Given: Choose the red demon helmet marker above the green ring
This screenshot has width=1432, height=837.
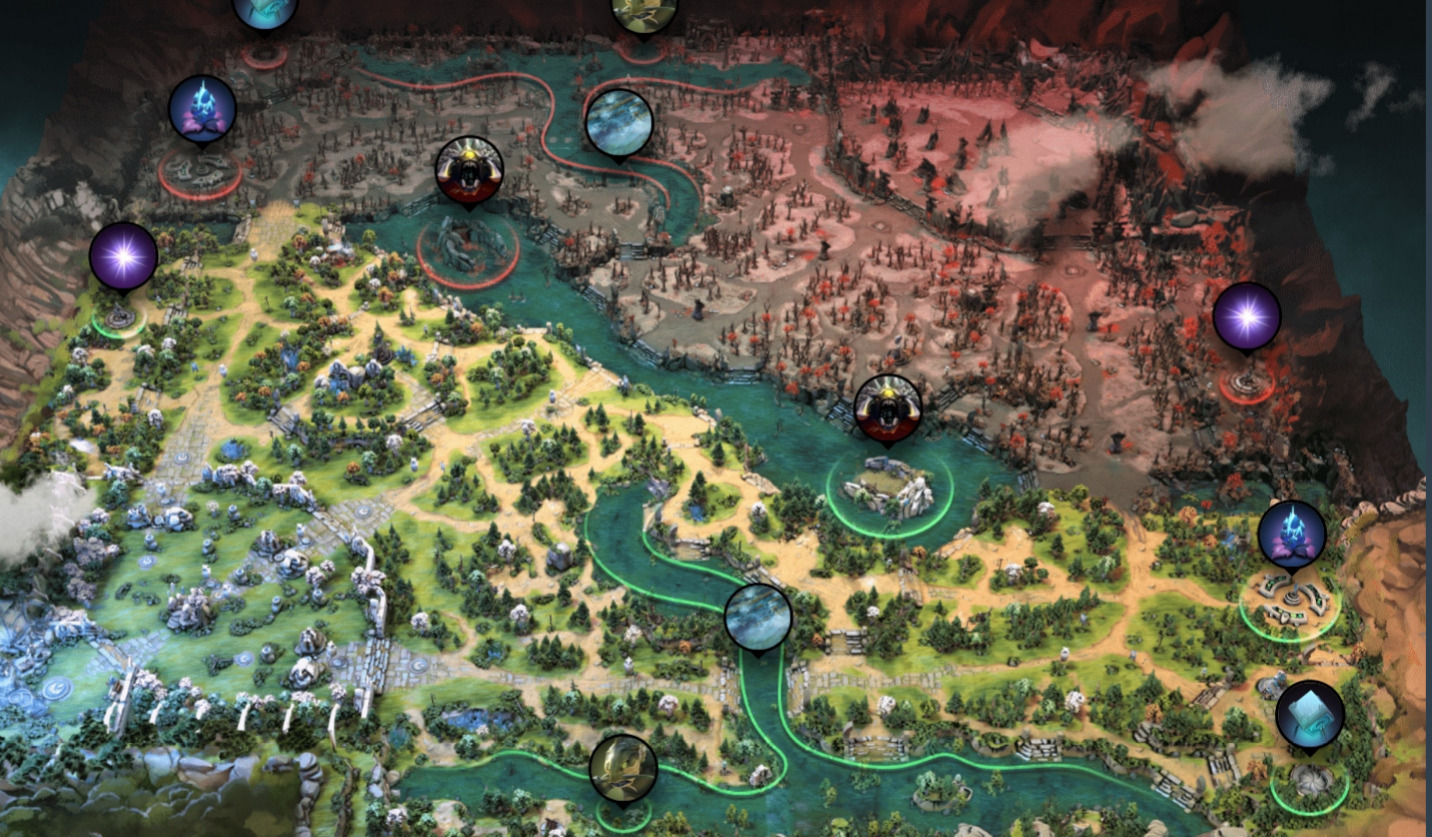Looking at the screenshot, I should [x=887, y=409].
